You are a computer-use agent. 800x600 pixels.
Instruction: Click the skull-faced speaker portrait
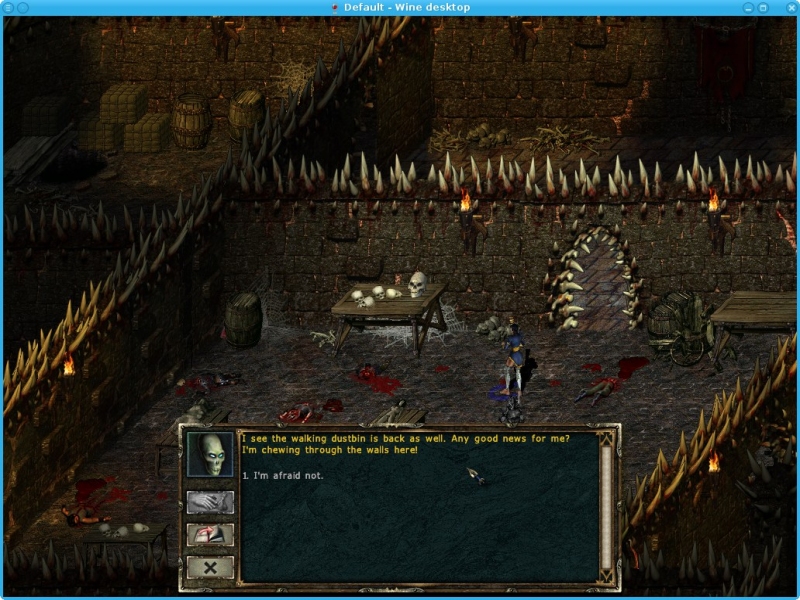coord(210,455)
